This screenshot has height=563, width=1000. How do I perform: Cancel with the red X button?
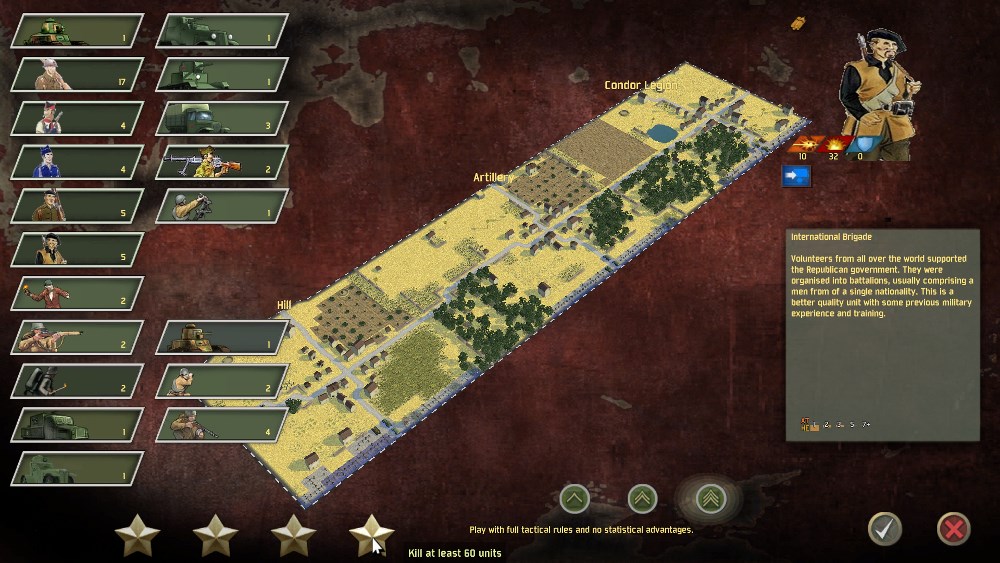coord(953,528)
